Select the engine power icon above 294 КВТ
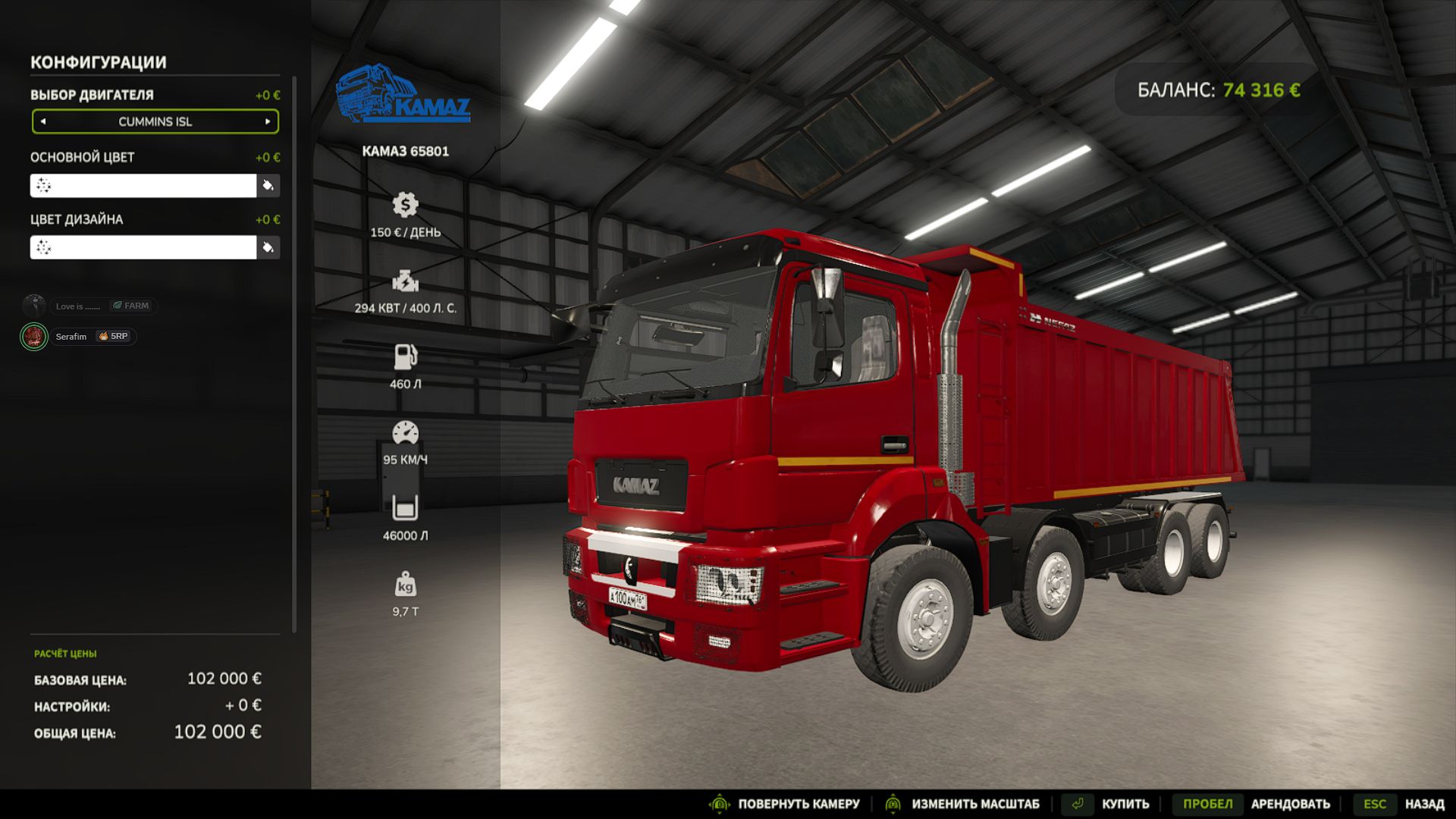 [x=406, y=281]
